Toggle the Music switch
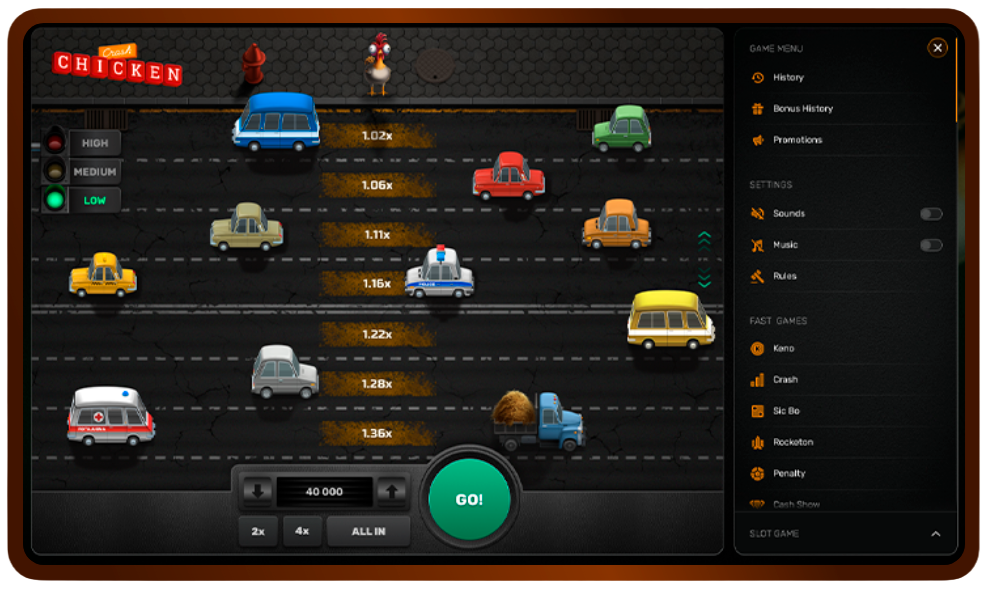The width and height of the screenshot is (995, 590). click(x=931, y=245)
